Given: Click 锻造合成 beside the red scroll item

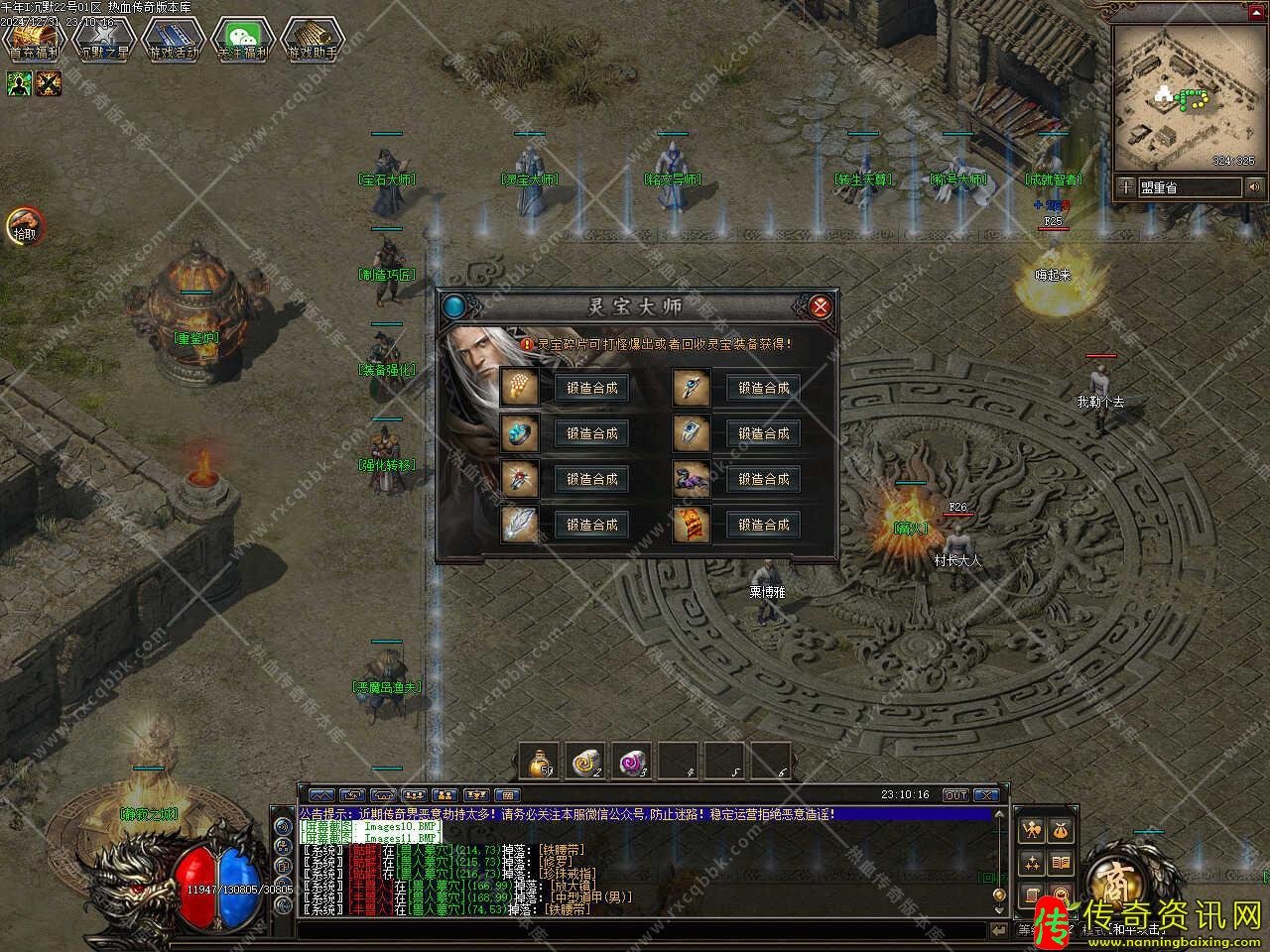Looking at the screenshot, I should pos(763,525).
